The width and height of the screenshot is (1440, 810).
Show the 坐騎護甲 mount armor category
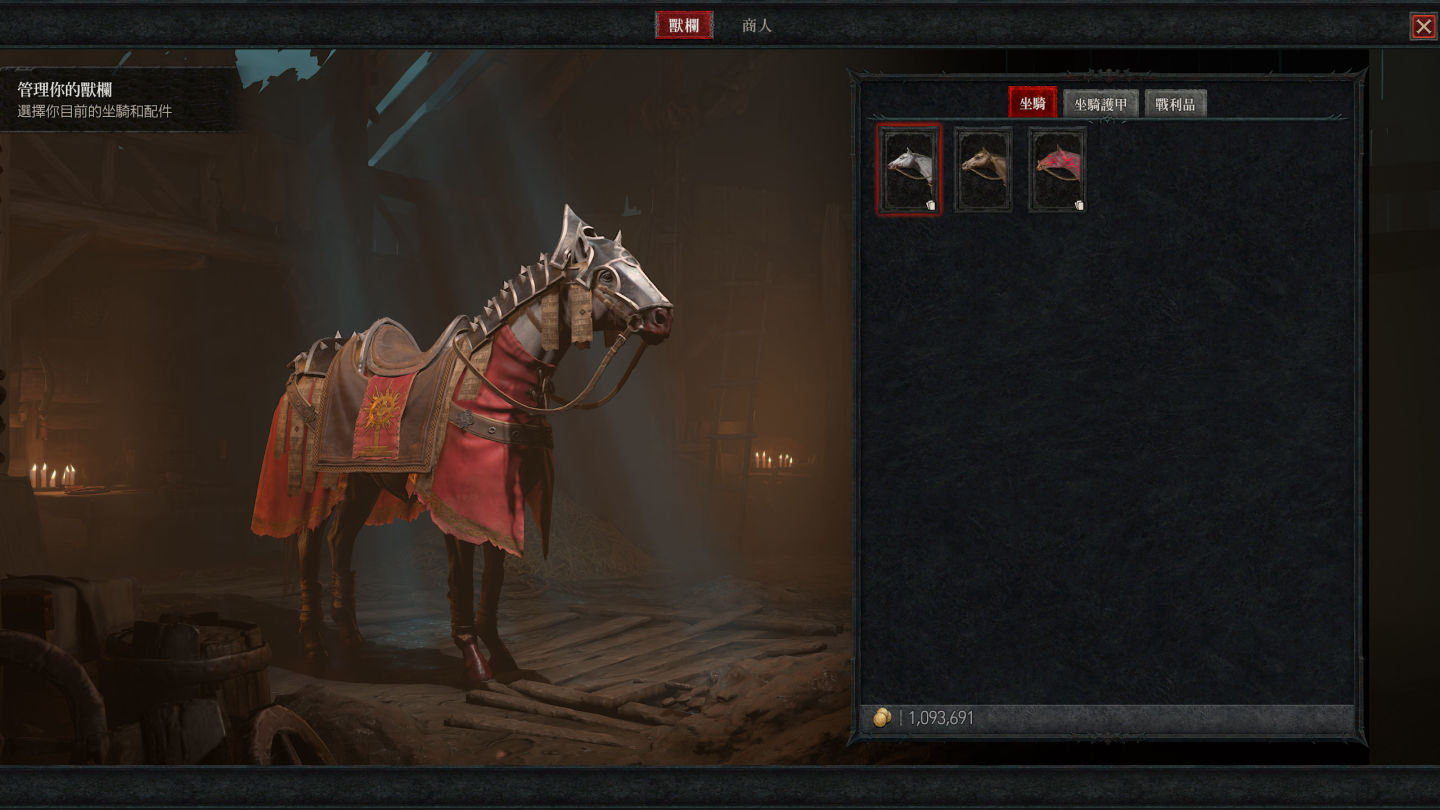pyautogui.click(x=1100, y=104)
